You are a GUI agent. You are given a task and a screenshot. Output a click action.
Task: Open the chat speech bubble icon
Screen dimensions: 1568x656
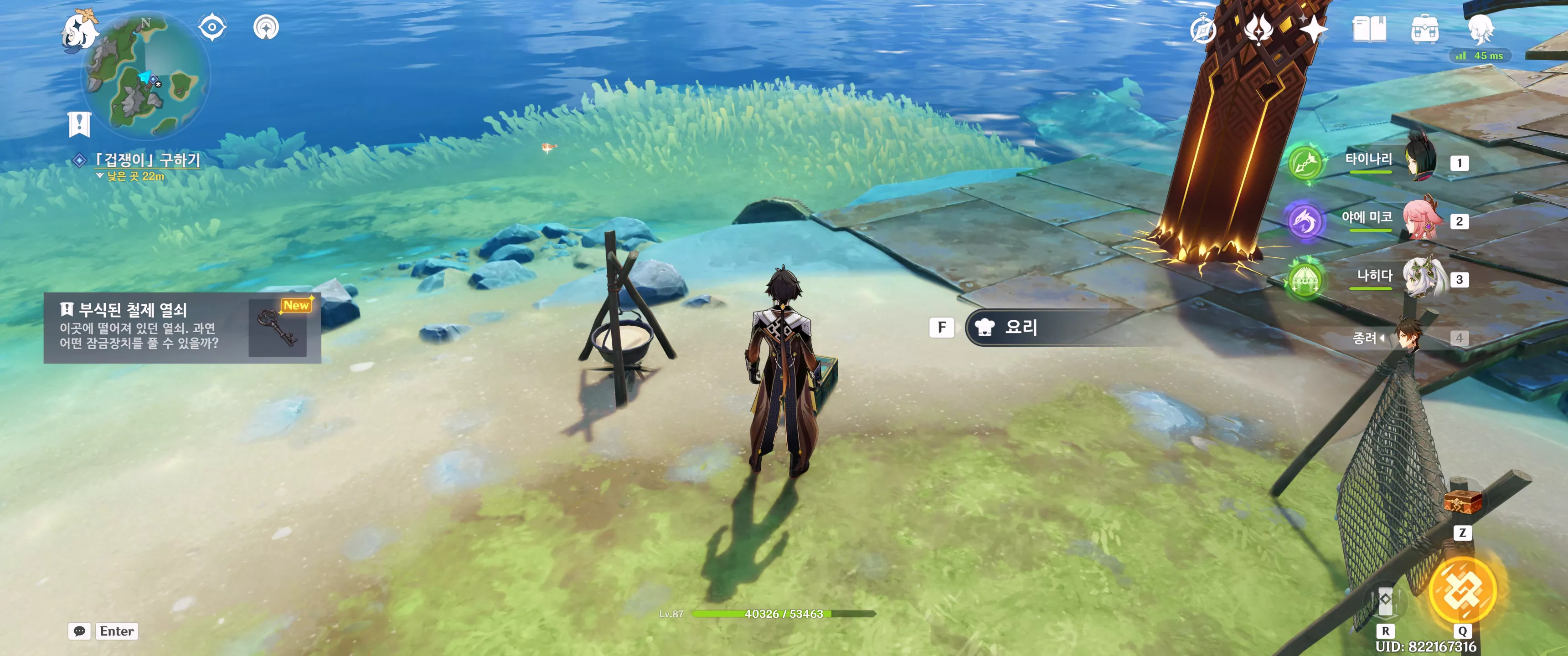pyautogui.click(x=79, y=631)
